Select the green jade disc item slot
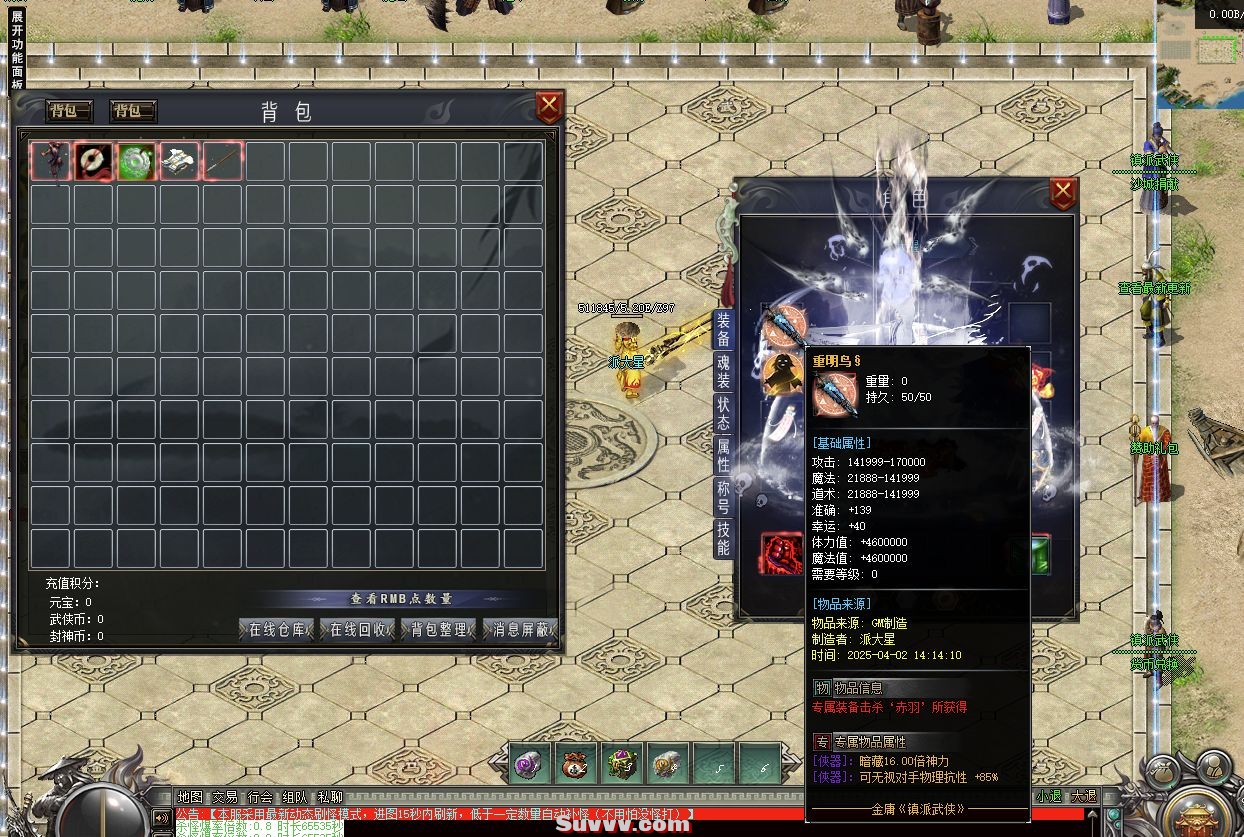 tap(137, 161)
